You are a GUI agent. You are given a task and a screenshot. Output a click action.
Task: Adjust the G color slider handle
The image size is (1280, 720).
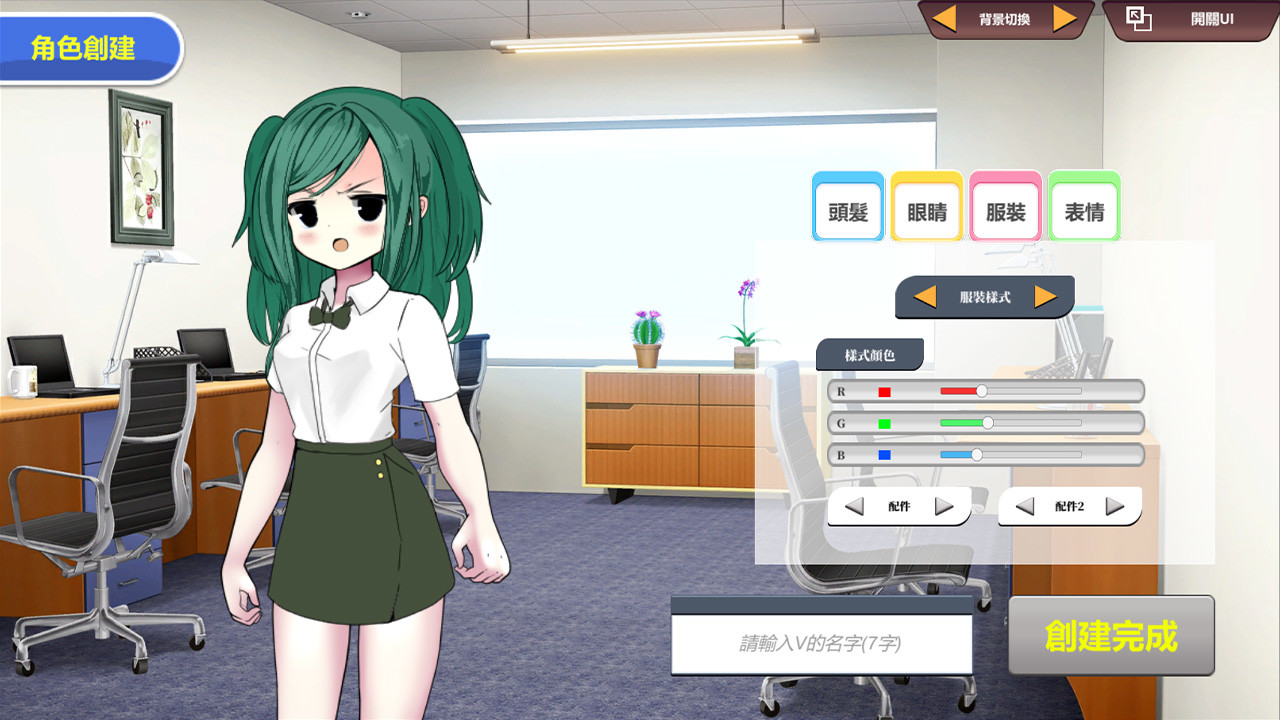986,423
